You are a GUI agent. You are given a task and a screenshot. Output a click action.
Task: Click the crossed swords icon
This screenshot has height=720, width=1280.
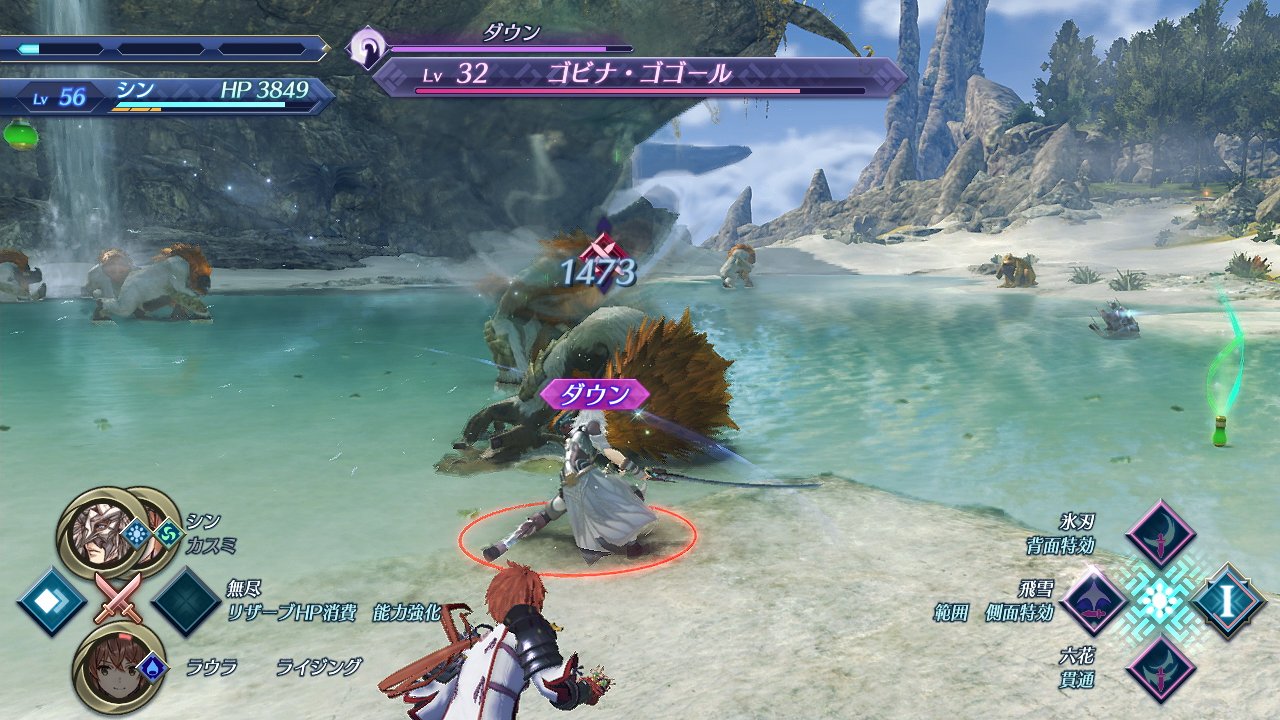pyautogui.click(x=118, y=601)
